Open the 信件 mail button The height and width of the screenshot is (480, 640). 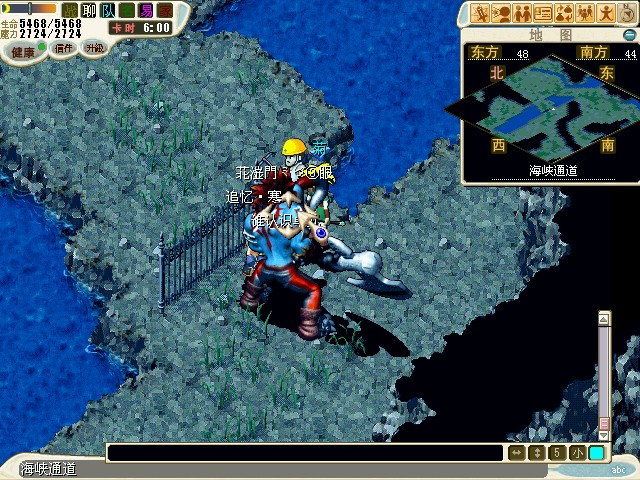pyautogui.click(x=64, y=47)
